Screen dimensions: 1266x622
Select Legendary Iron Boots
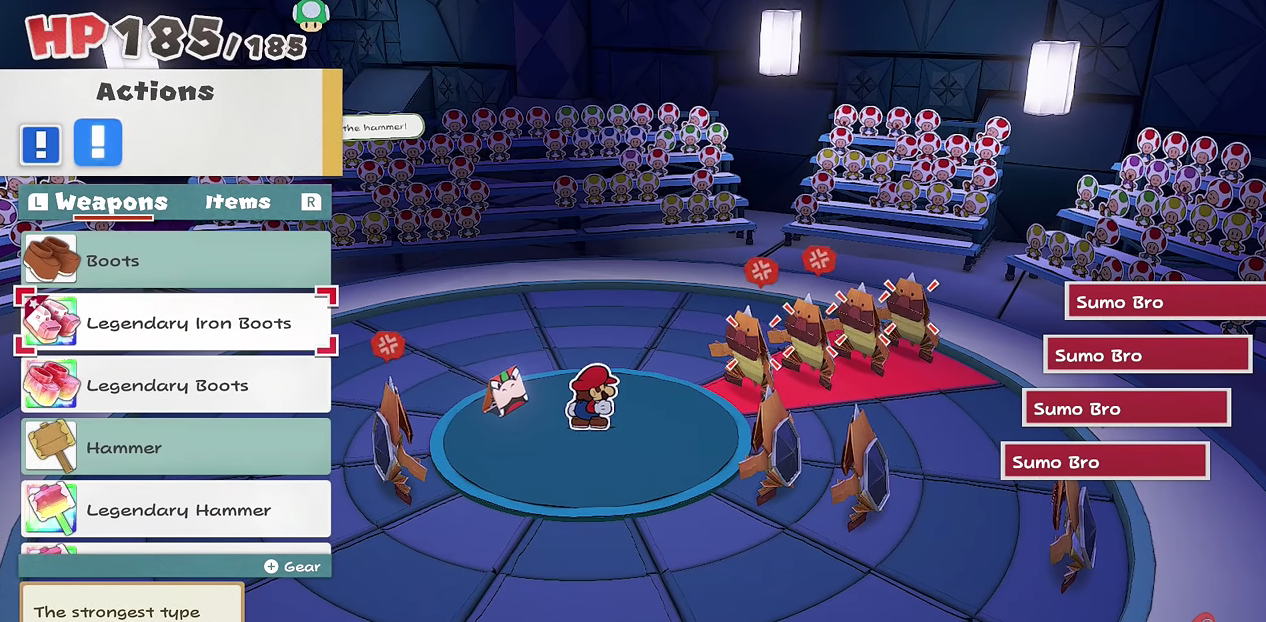[x=176, y=323]
